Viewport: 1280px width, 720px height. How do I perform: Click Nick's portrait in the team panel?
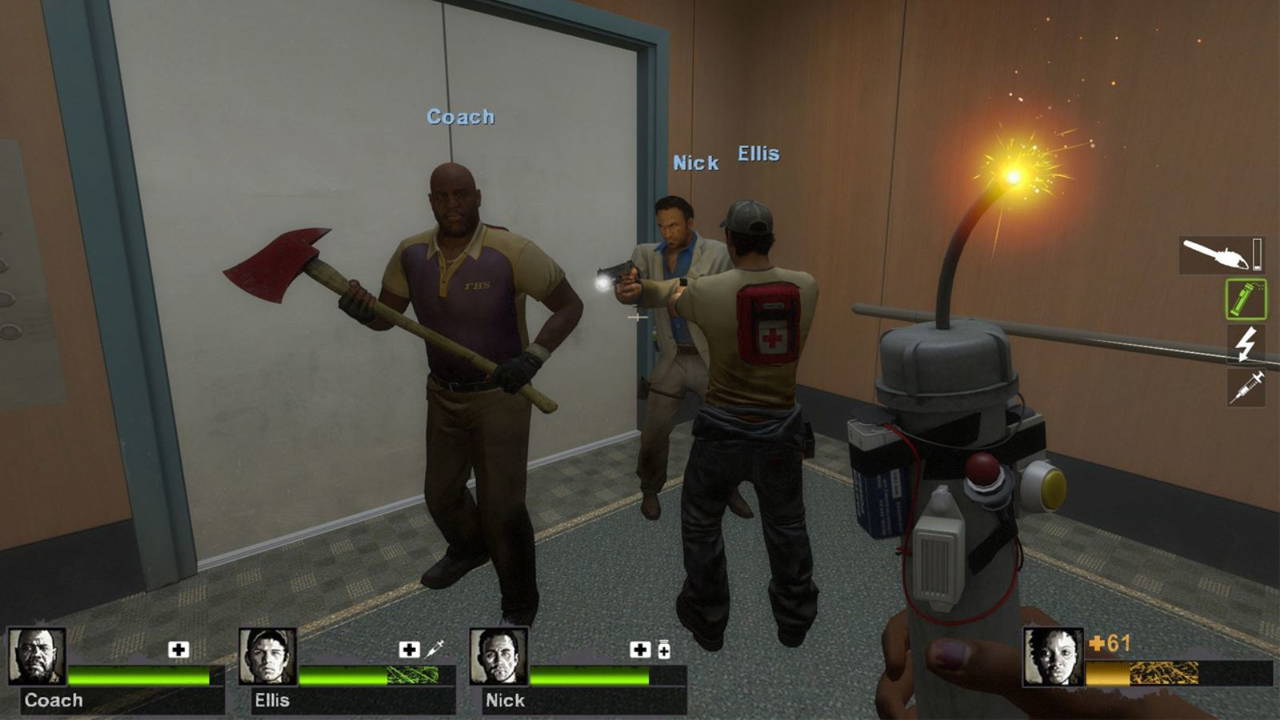coord(499,656)
